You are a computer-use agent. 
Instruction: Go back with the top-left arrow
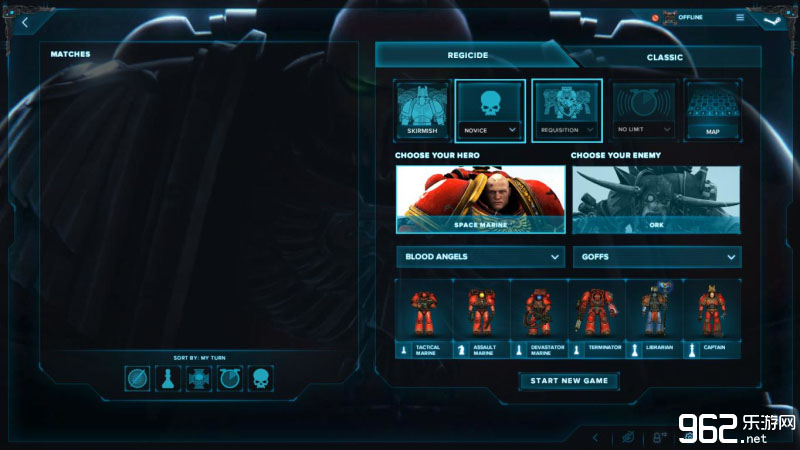point(24,21)
